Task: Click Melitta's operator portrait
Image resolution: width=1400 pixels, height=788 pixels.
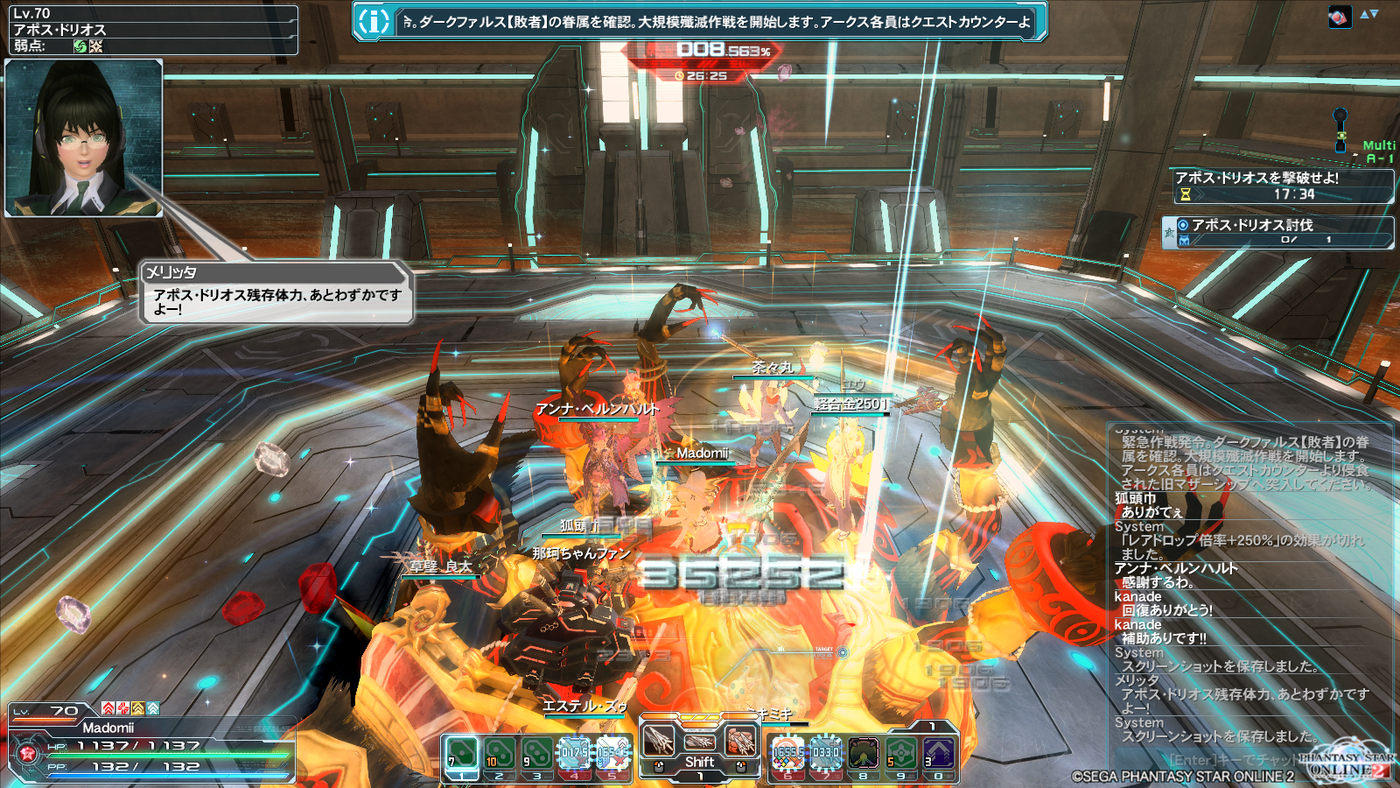Action: 84,138
